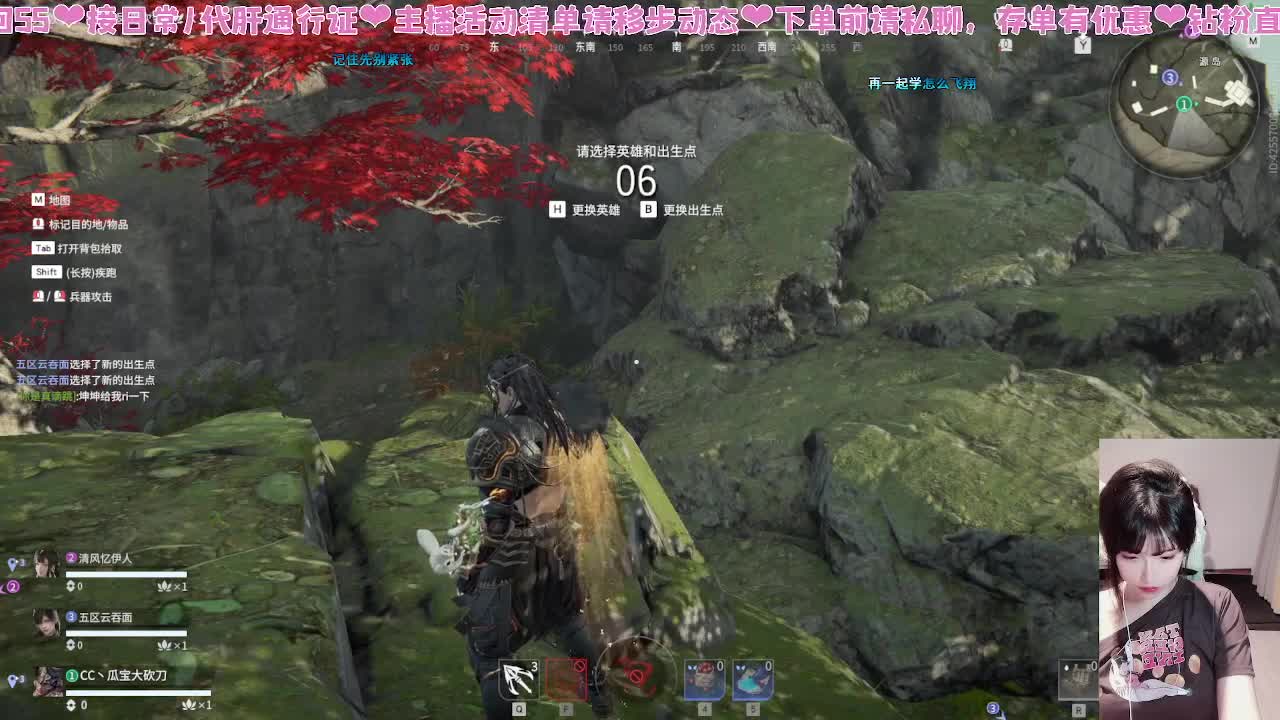Image resolution: width=1280 pixels, height=720 pixels.
Task: Open the compass heading 东南 marker
Action: pyautogui.click(x=588, y=46)
